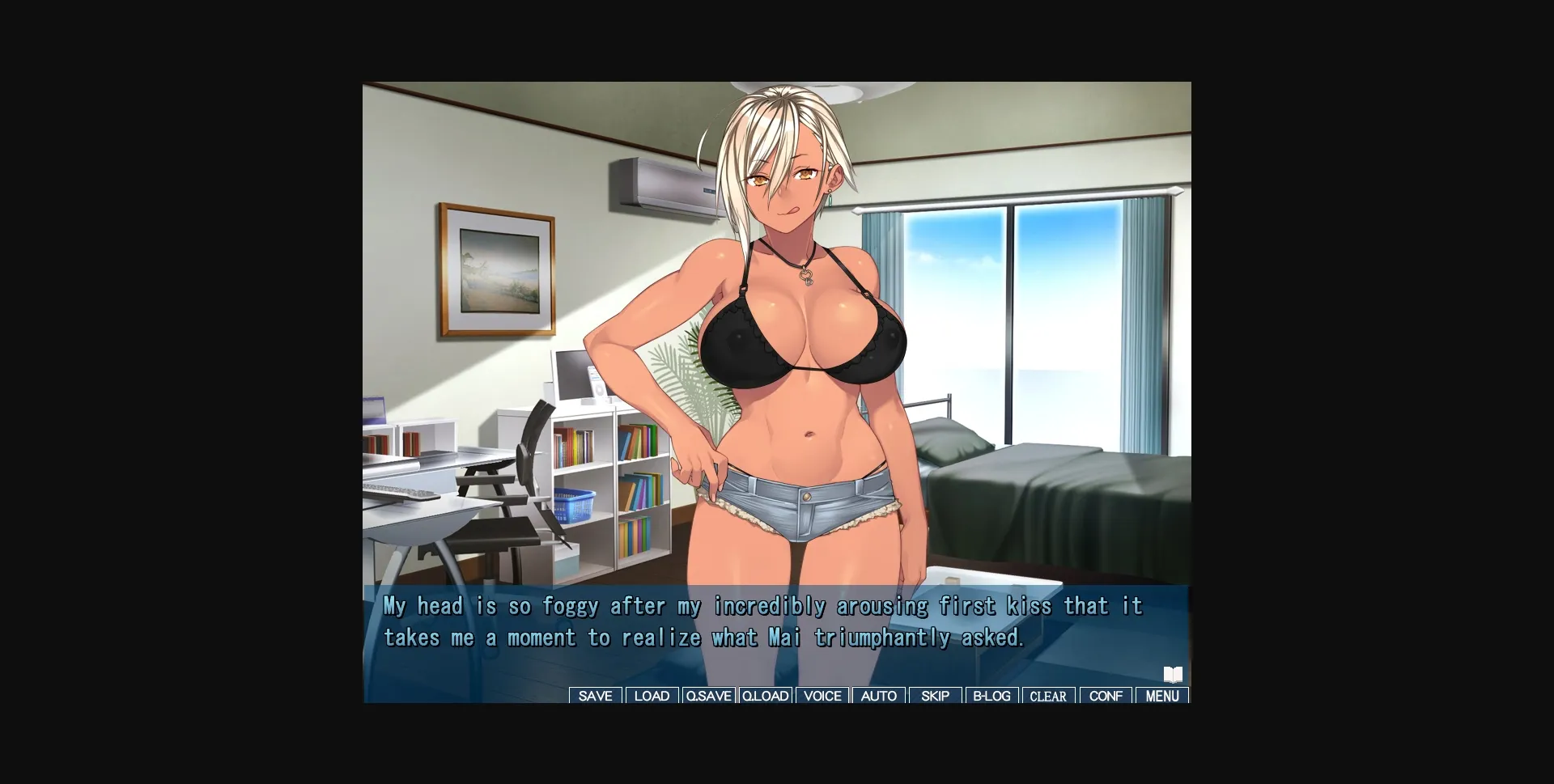Load a saved game with LOAD
This screenshot has height=784, width=1554.
[x=652, y=696]
